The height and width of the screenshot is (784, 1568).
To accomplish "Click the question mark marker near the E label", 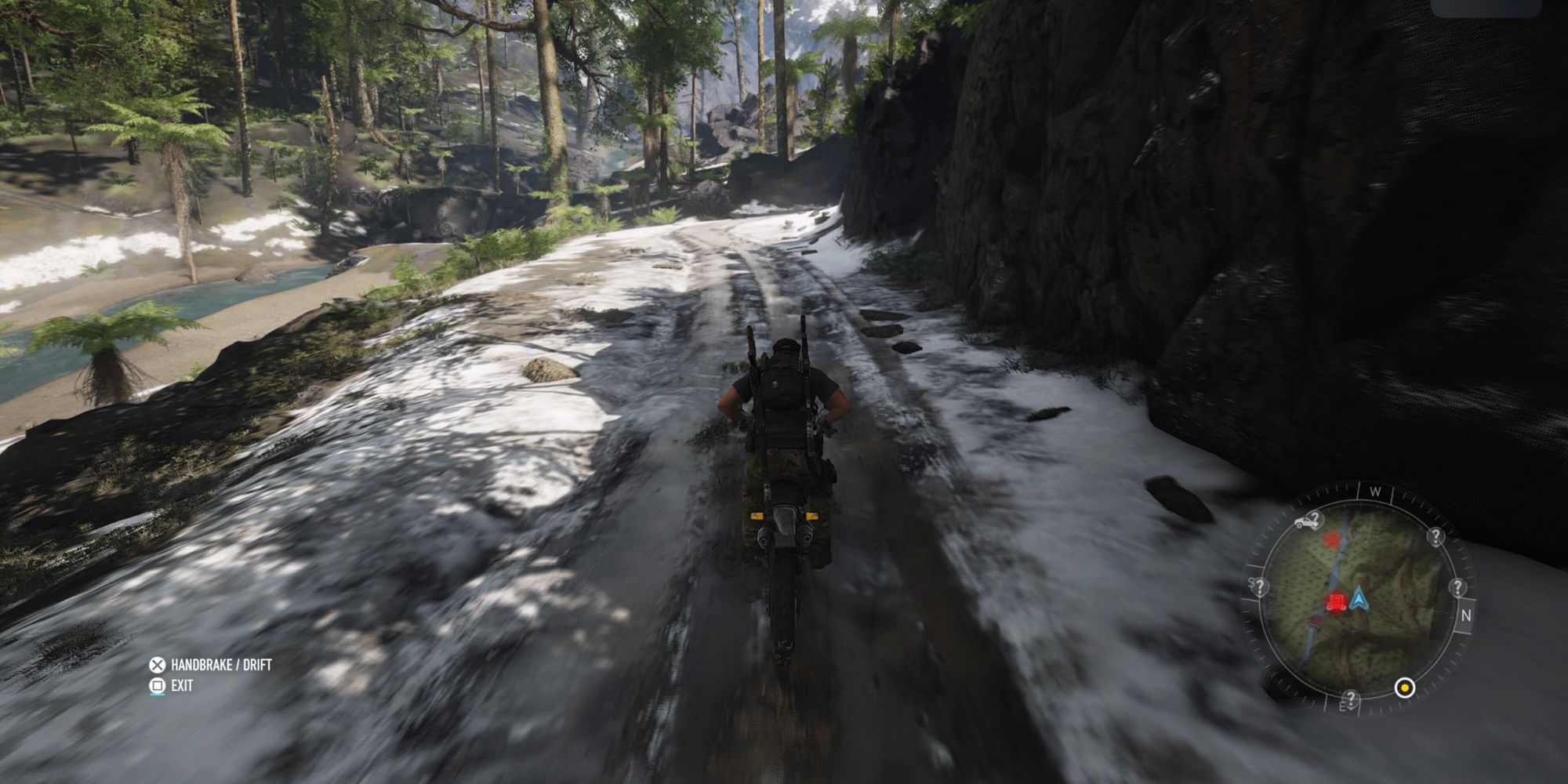I will 1350,699.
